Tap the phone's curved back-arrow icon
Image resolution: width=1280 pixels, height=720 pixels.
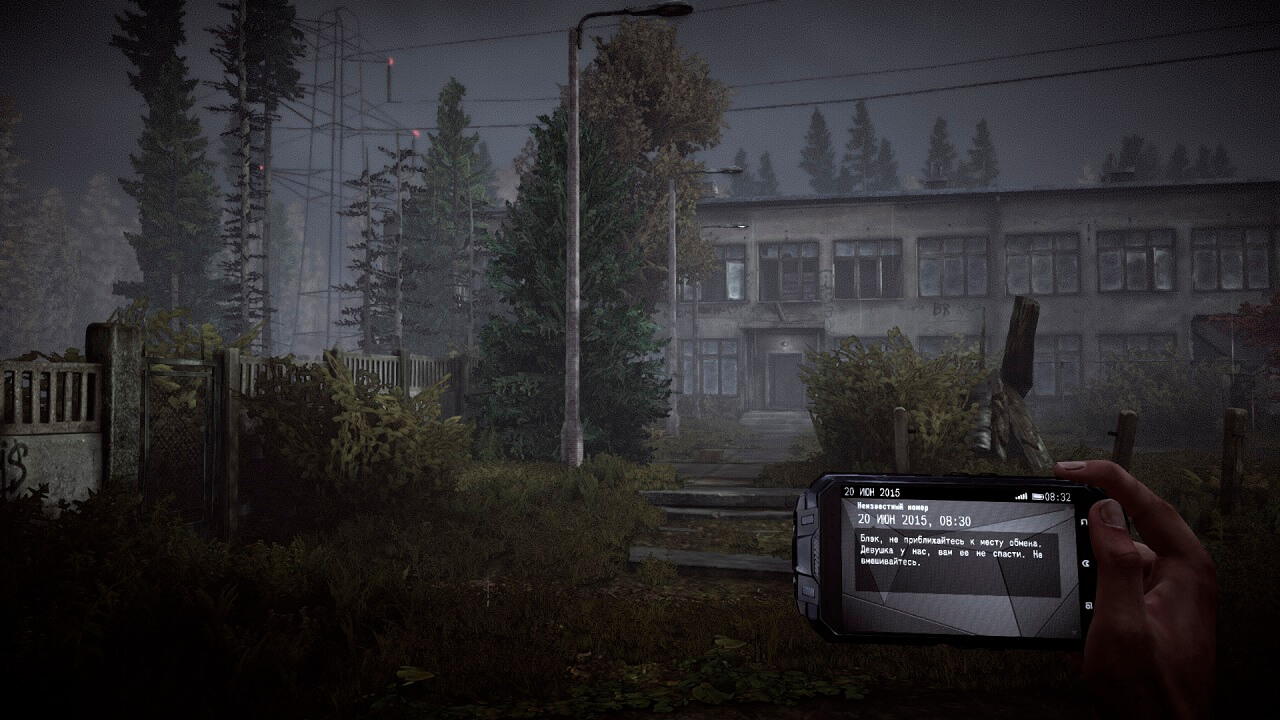1083,522
